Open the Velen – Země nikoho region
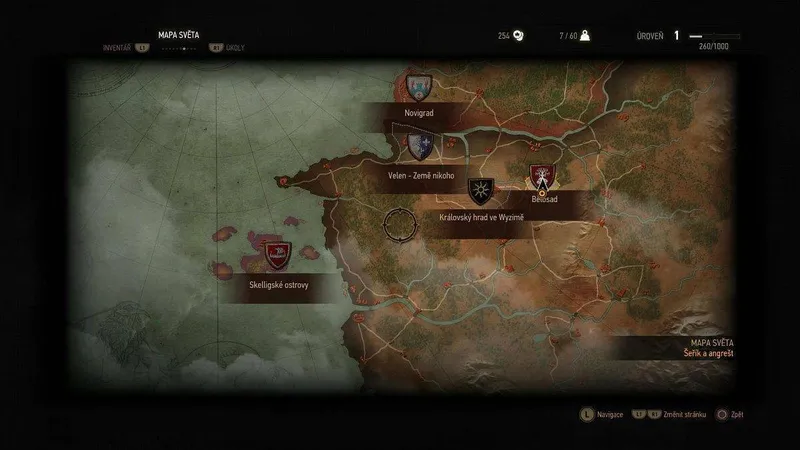Viewport: 800px width, 450px height. 420,148
